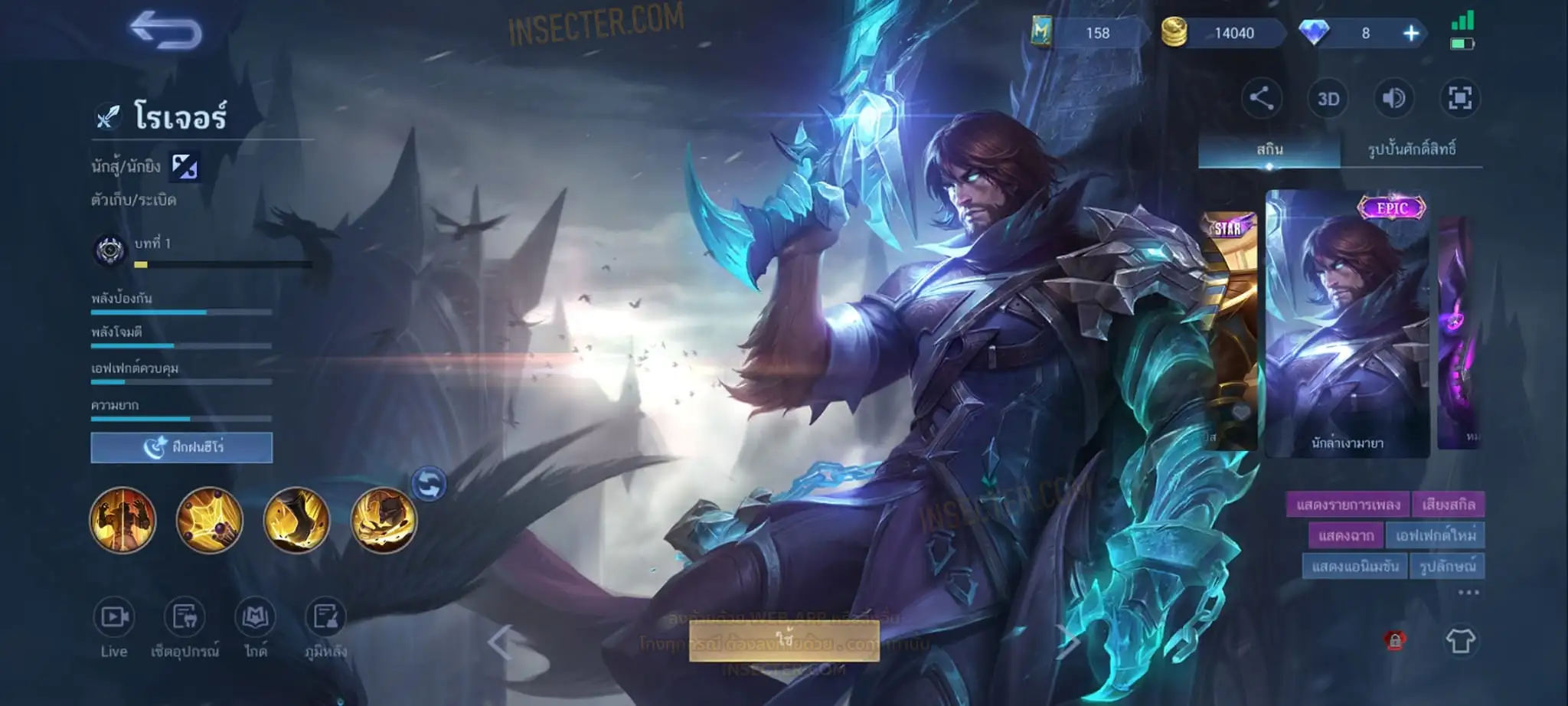This screenshot has width=1568, height=706.
Task: Select the STAR skin card
Action: point(1228,329)
